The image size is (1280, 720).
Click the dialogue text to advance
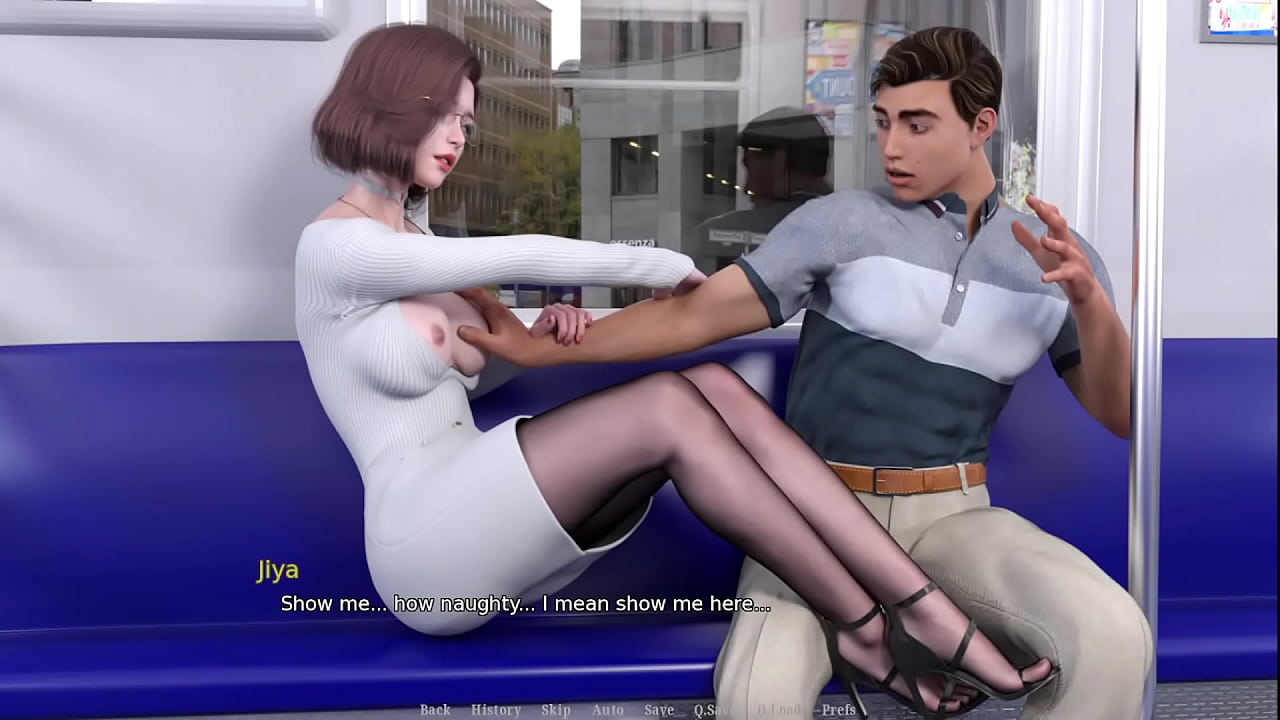pyautogui.click(x=524, y=603)
